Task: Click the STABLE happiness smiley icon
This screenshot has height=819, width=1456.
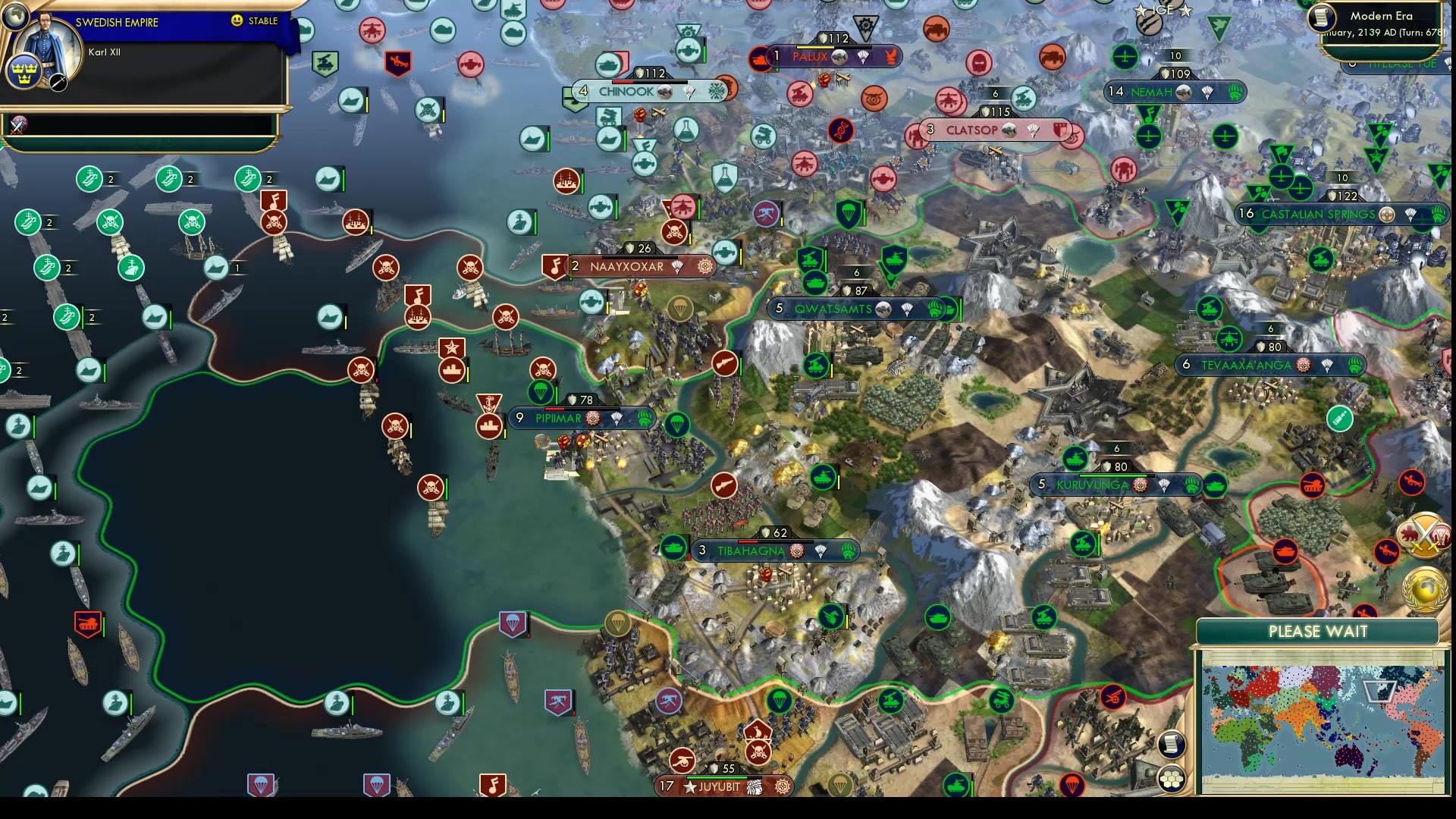Action: pyautogui.click(x=237, y=21)
